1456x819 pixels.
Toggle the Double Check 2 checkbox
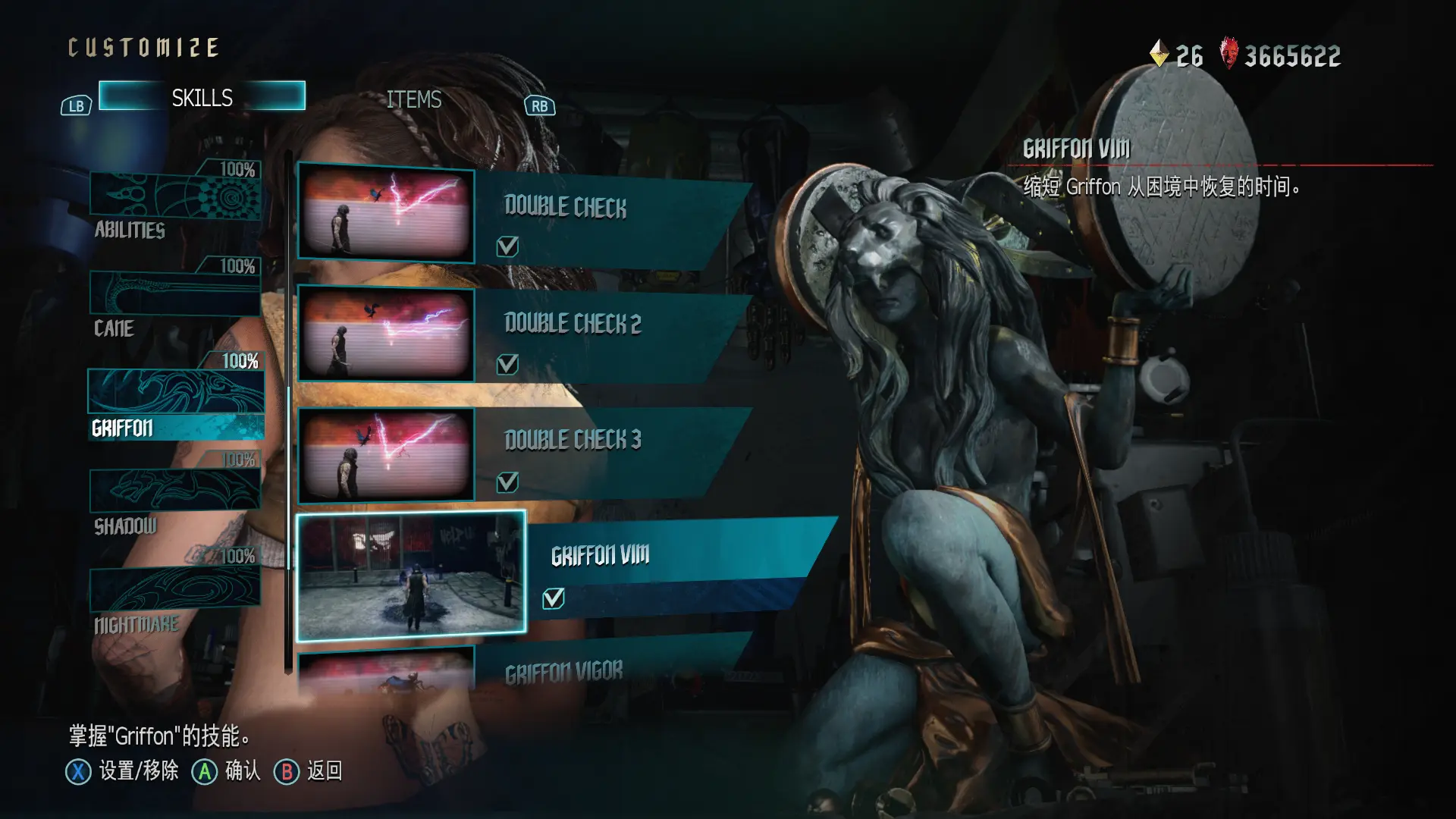(507, 365)
